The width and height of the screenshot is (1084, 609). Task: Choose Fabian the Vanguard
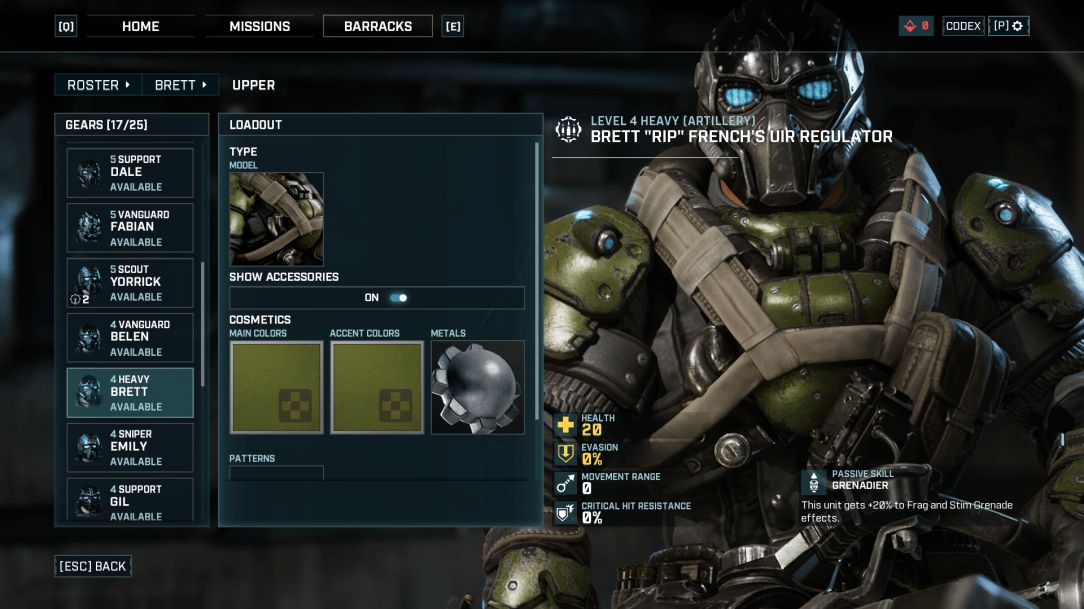point(130,228)
